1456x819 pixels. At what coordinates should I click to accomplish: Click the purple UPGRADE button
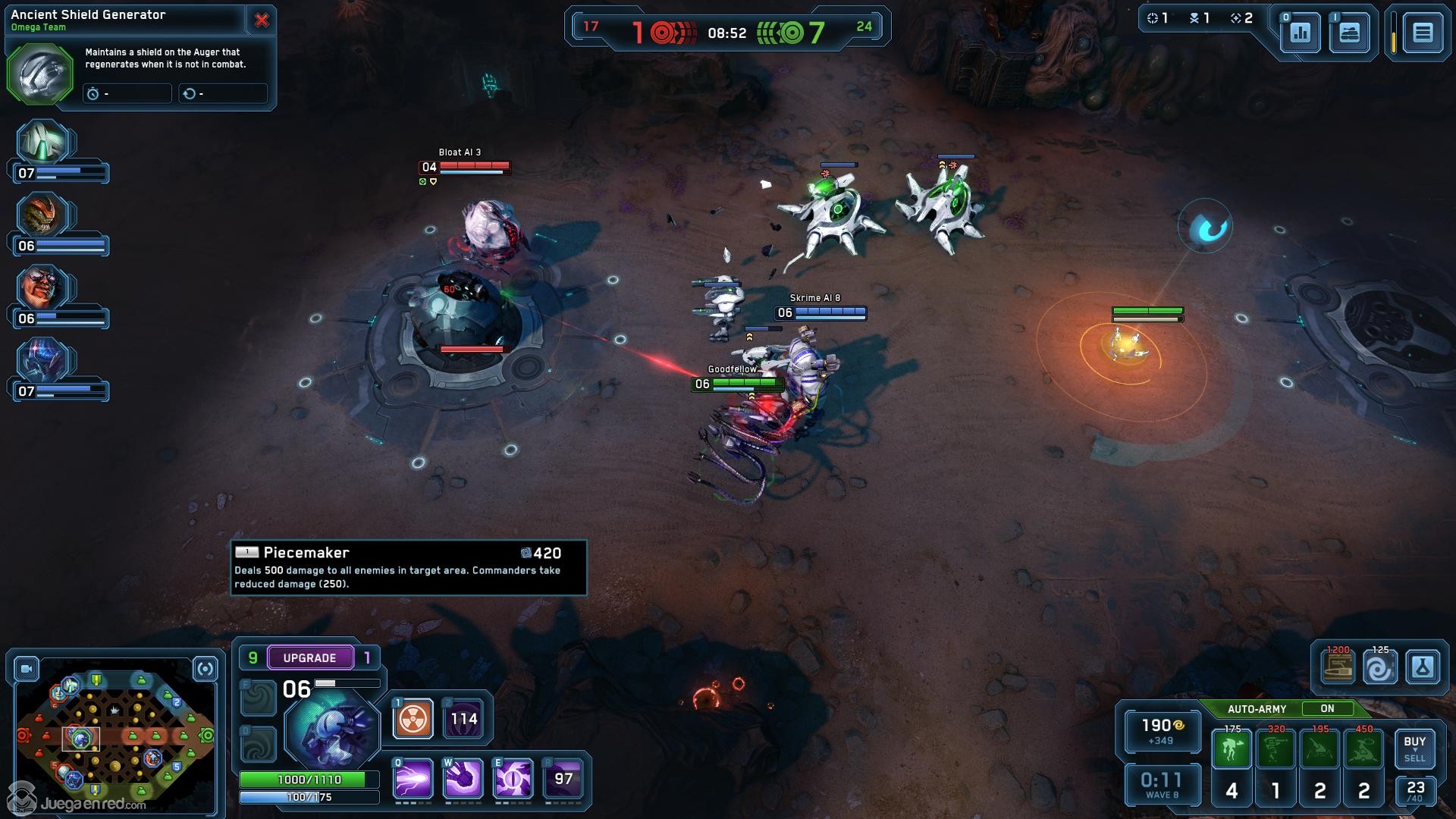(309, 657)
